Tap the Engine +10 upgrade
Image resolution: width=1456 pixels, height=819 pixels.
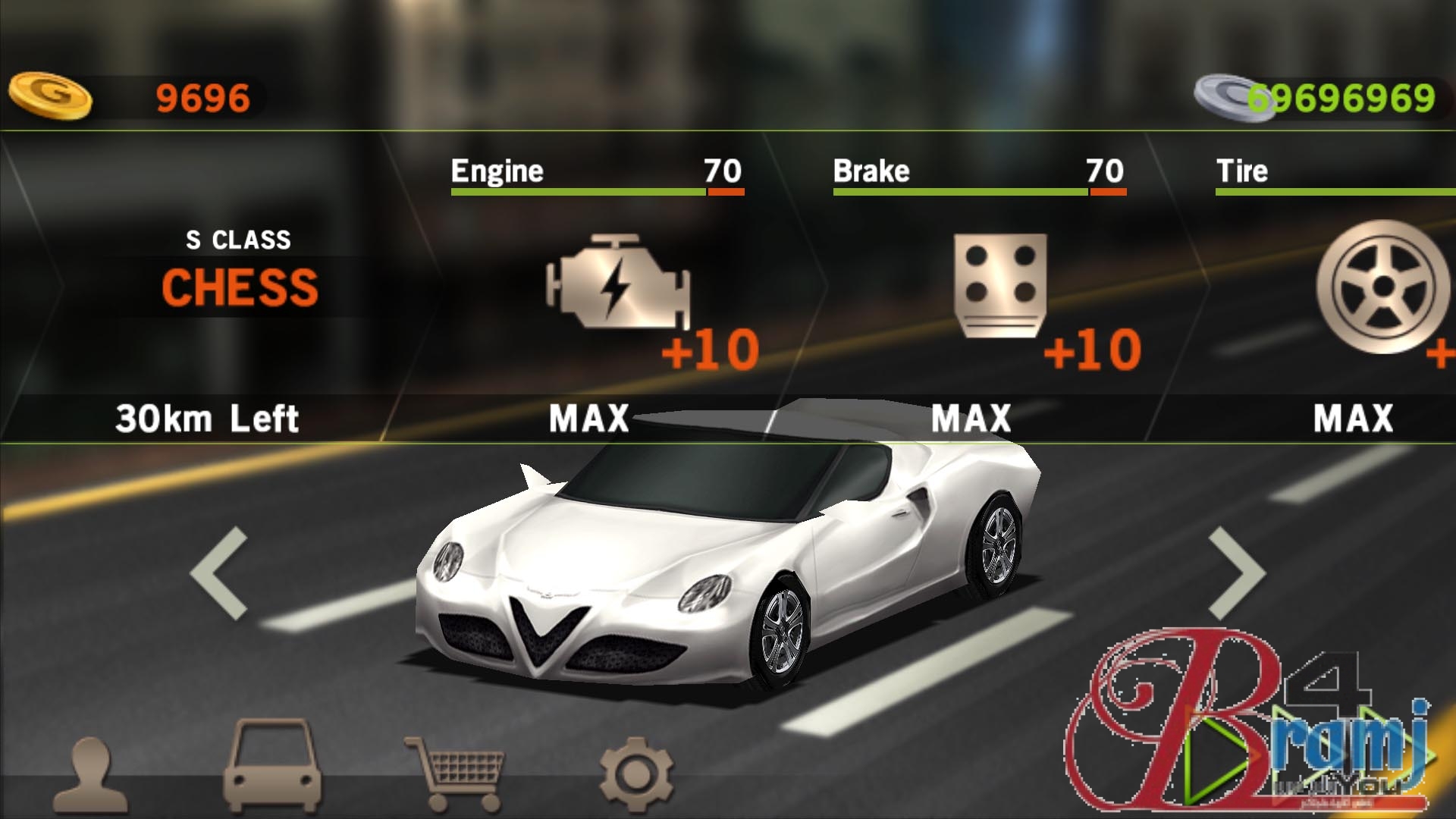tap(705, 350)
